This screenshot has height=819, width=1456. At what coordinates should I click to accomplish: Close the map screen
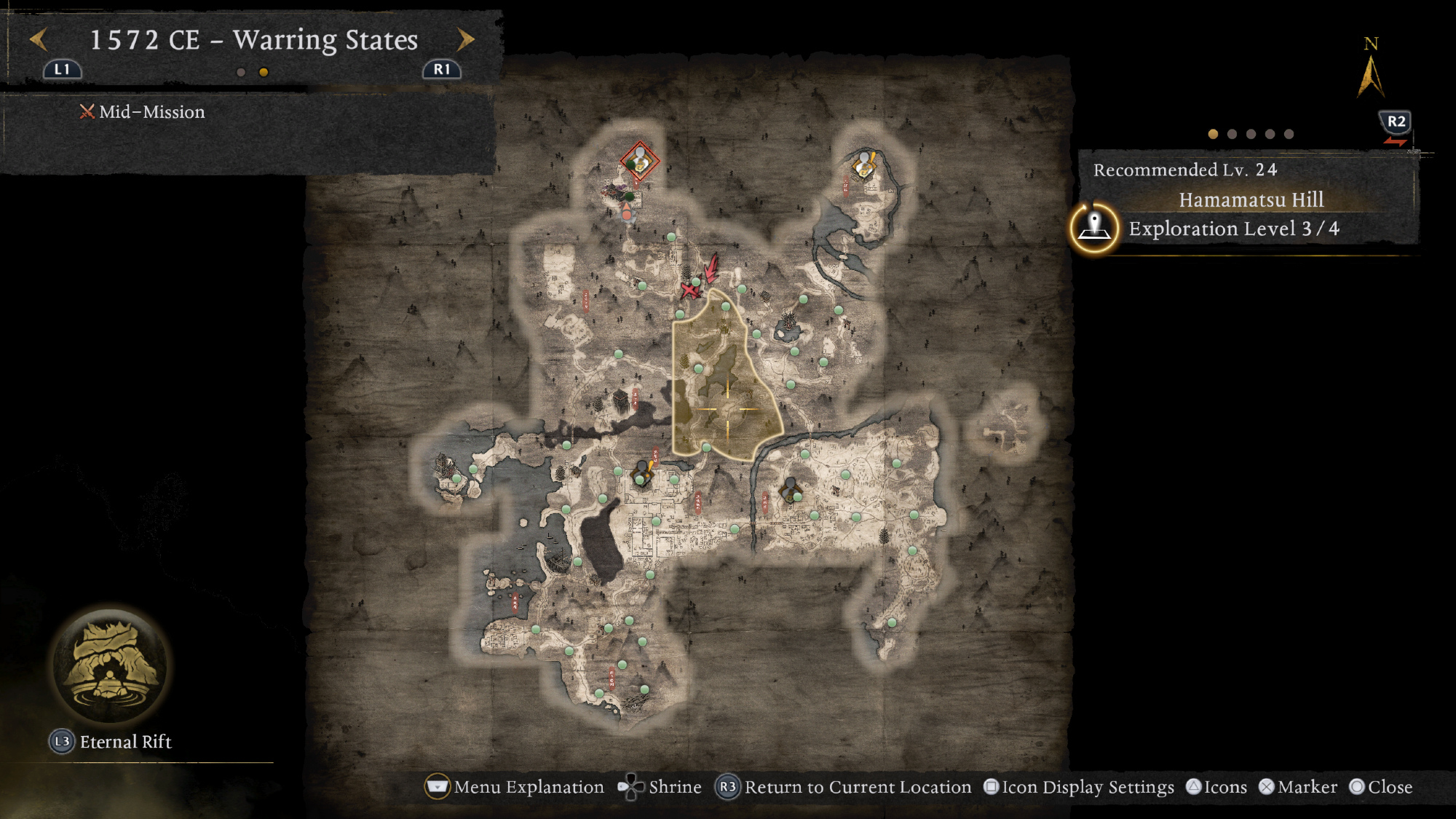(x=1381, y=787)
